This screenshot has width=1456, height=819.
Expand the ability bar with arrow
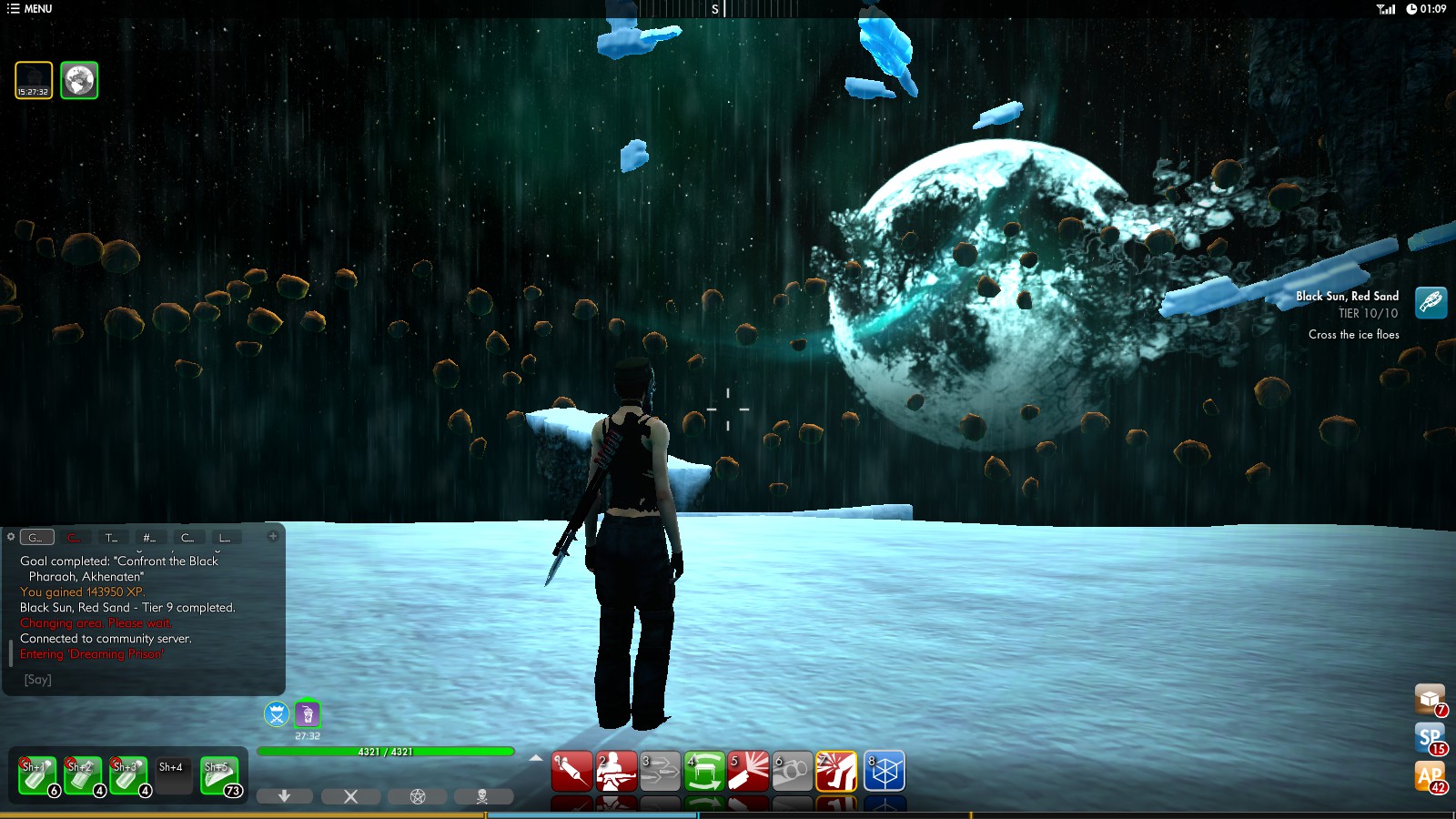(536, 757)
